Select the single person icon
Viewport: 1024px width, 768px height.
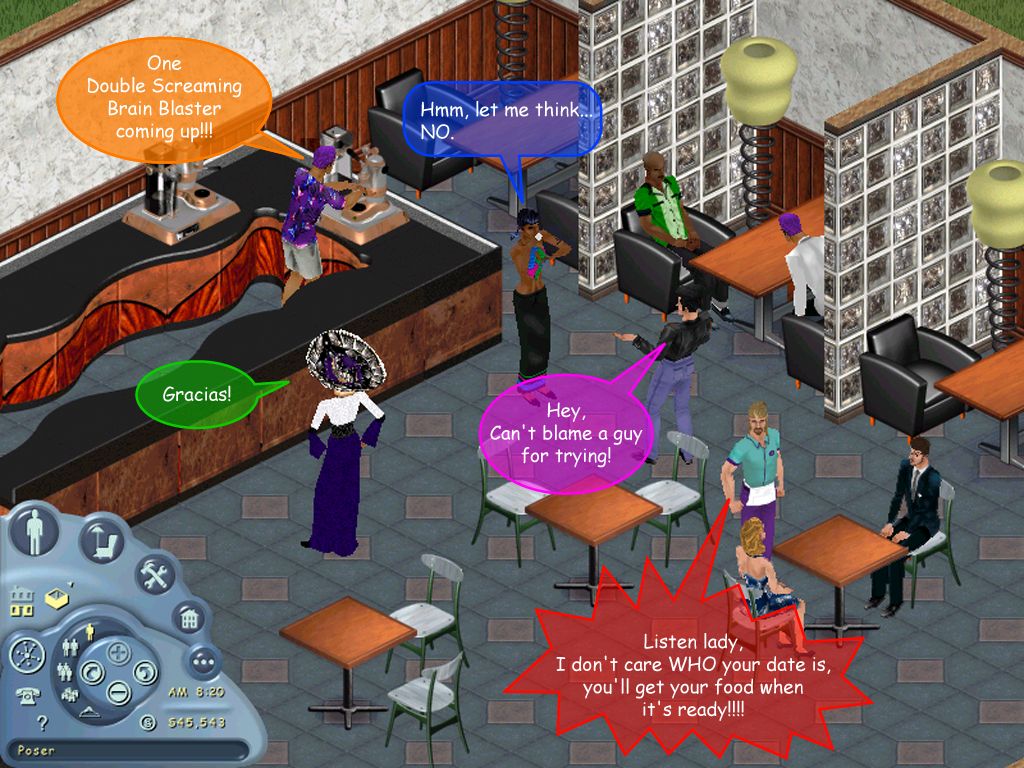88,631
